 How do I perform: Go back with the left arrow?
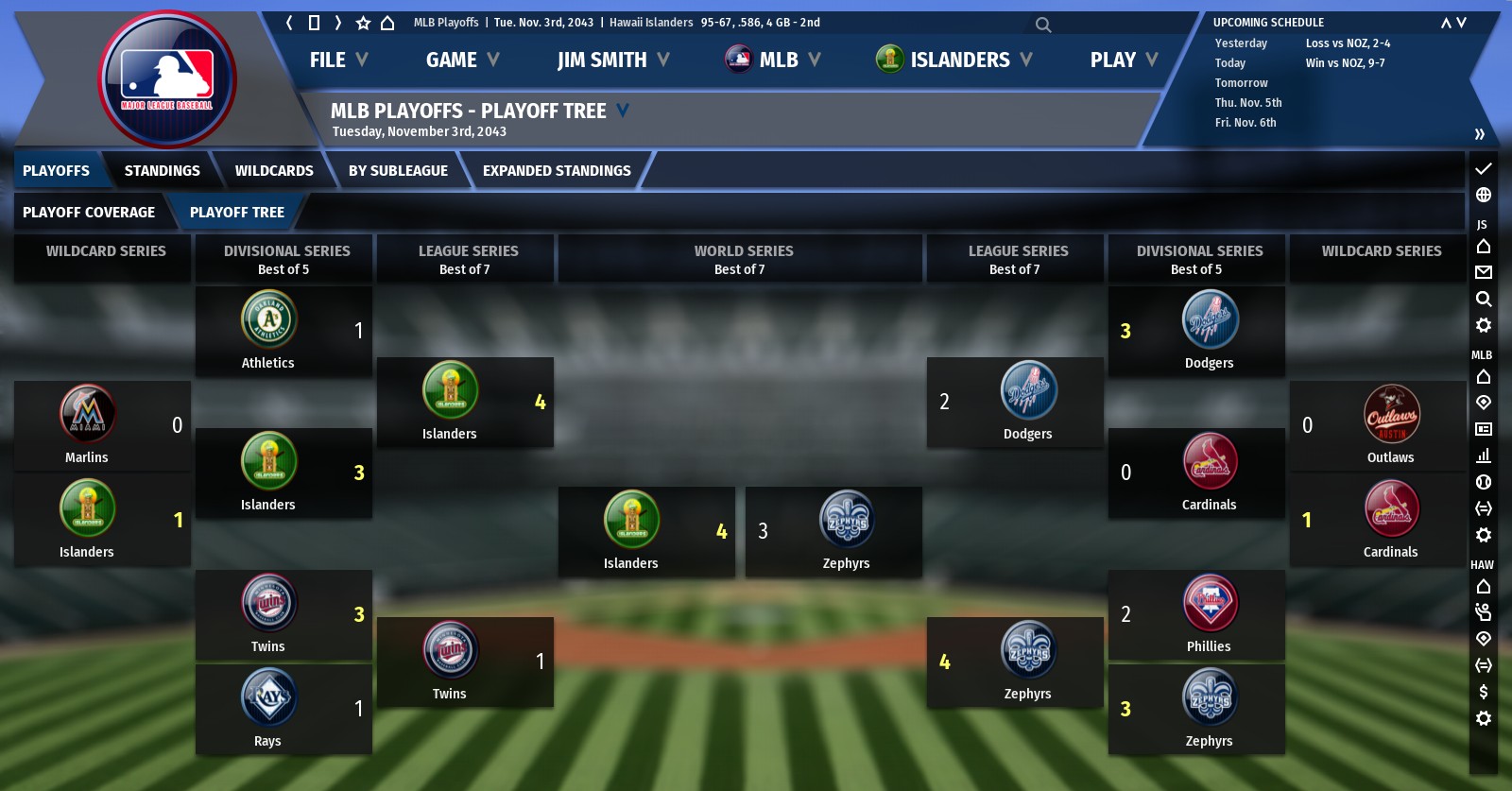(x=289, y=23)
